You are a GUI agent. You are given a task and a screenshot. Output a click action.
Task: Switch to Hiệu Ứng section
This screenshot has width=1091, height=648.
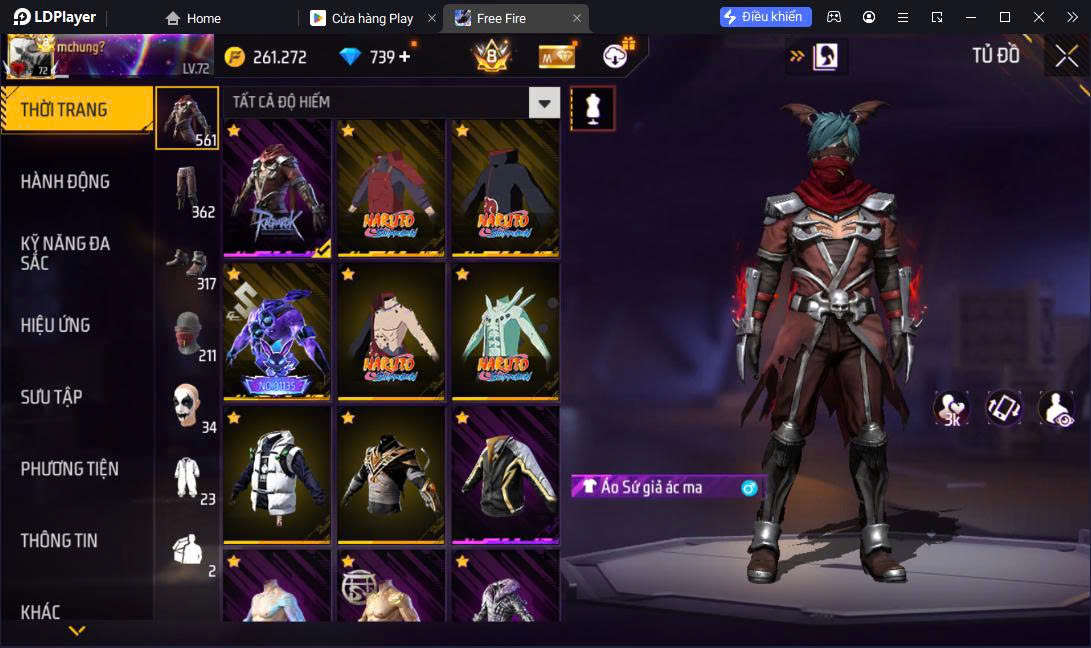pyautogui.click(x=56, y=325)
